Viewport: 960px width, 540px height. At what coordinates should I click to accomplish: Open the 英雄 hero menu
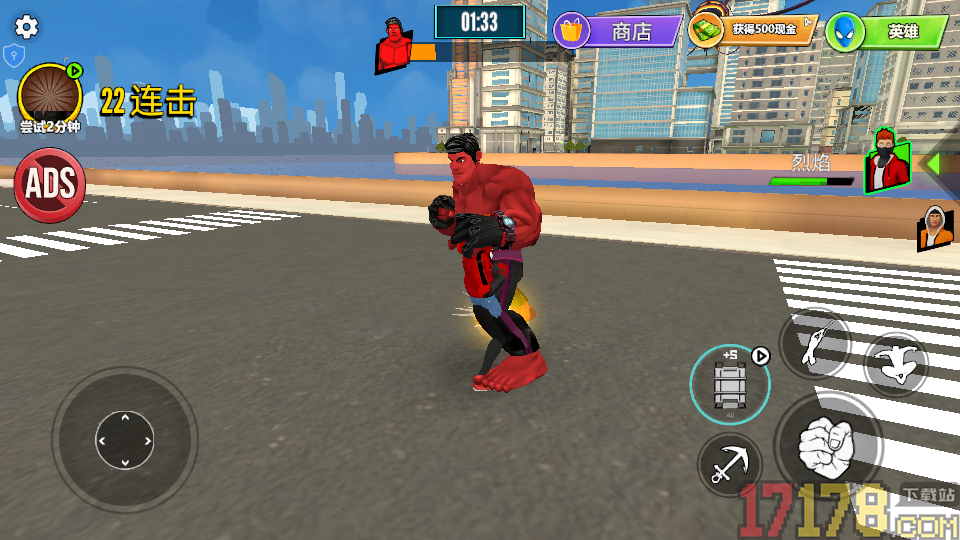886,32
